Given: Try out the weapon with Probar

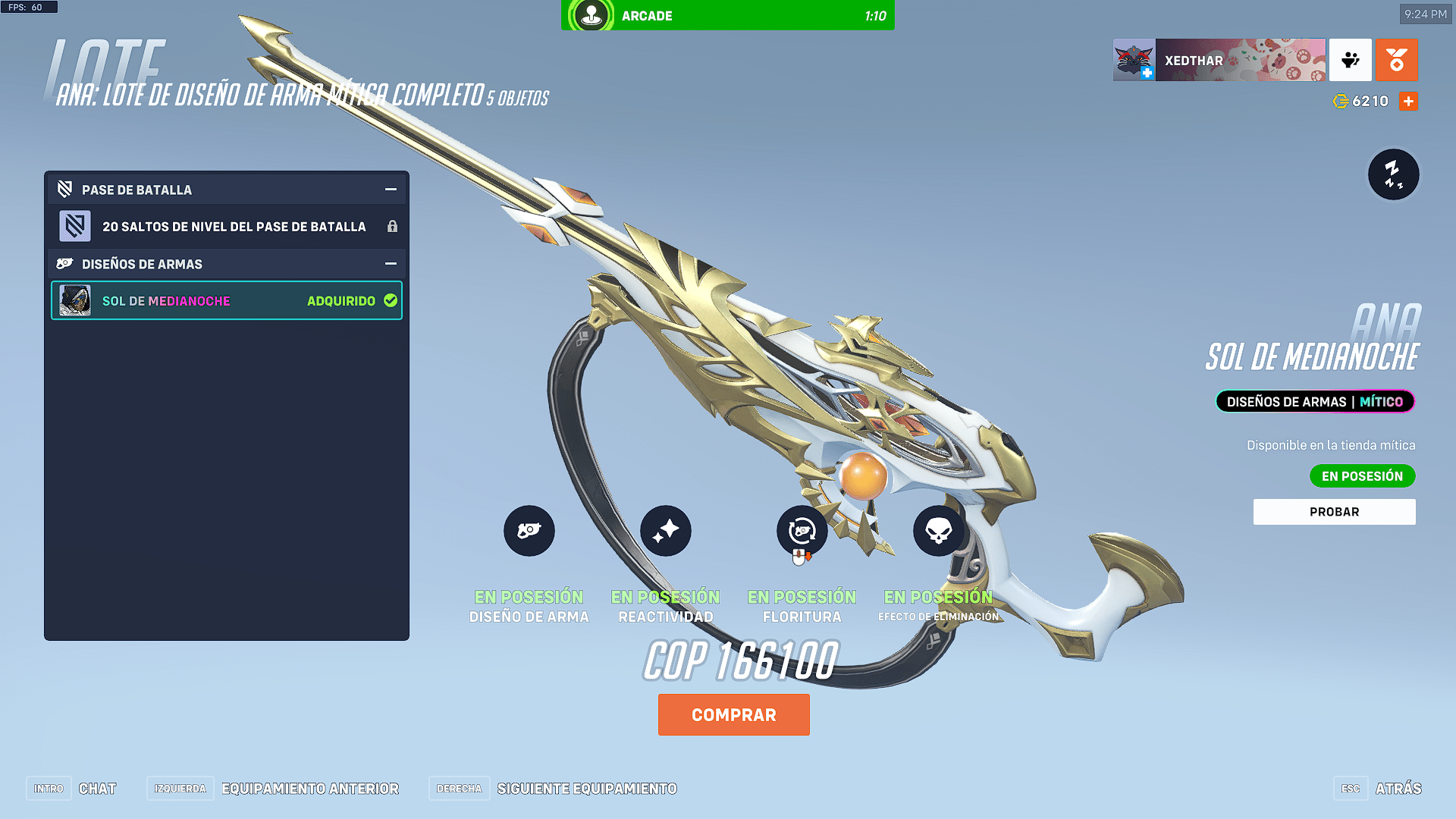Looking at the screenshot, I should [1334, 512].
